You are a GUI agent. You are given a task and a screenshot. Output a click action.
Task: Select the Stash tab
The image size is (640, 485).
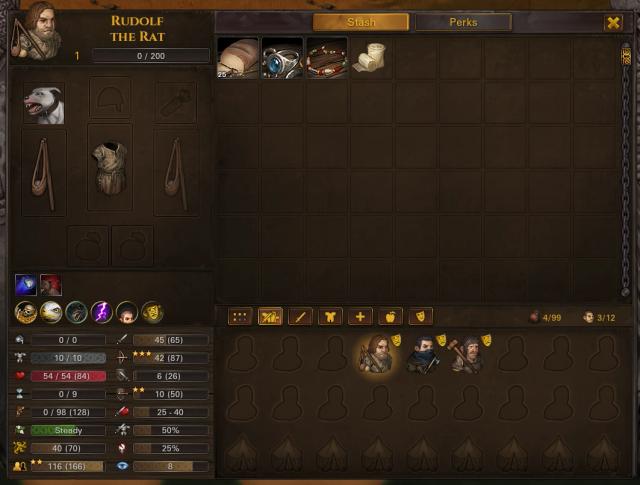[360, 22]
